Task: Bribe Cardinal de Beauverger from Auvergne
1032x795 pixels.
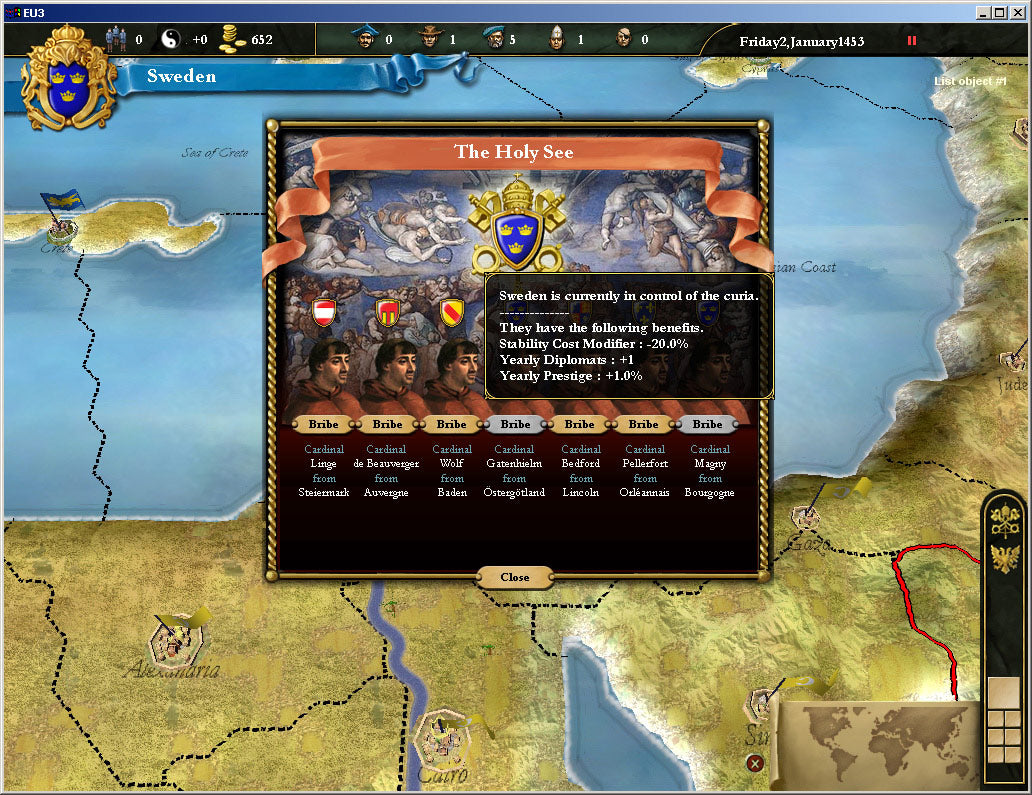Action: (387, 424)
